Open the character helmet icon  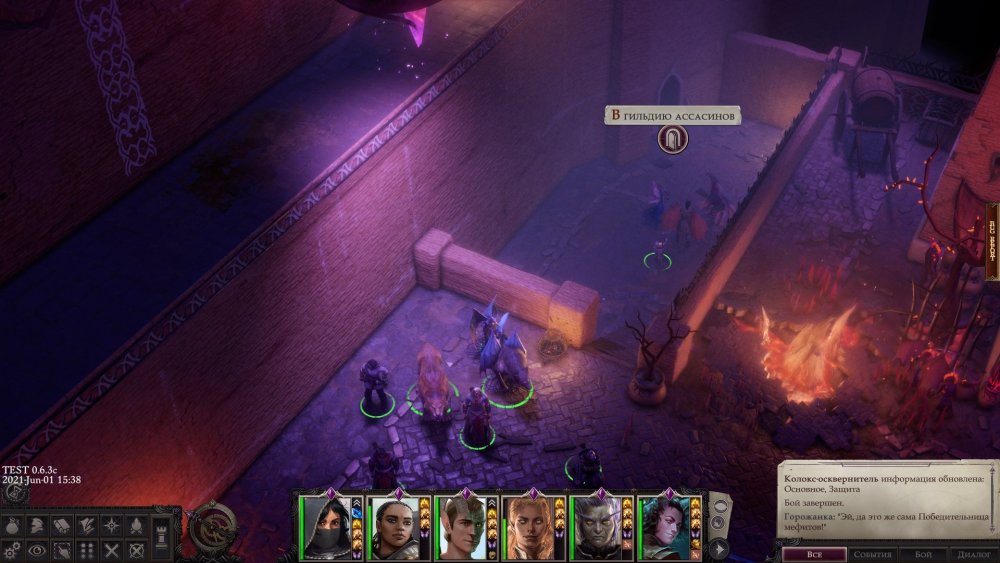(x=38, y=526)
